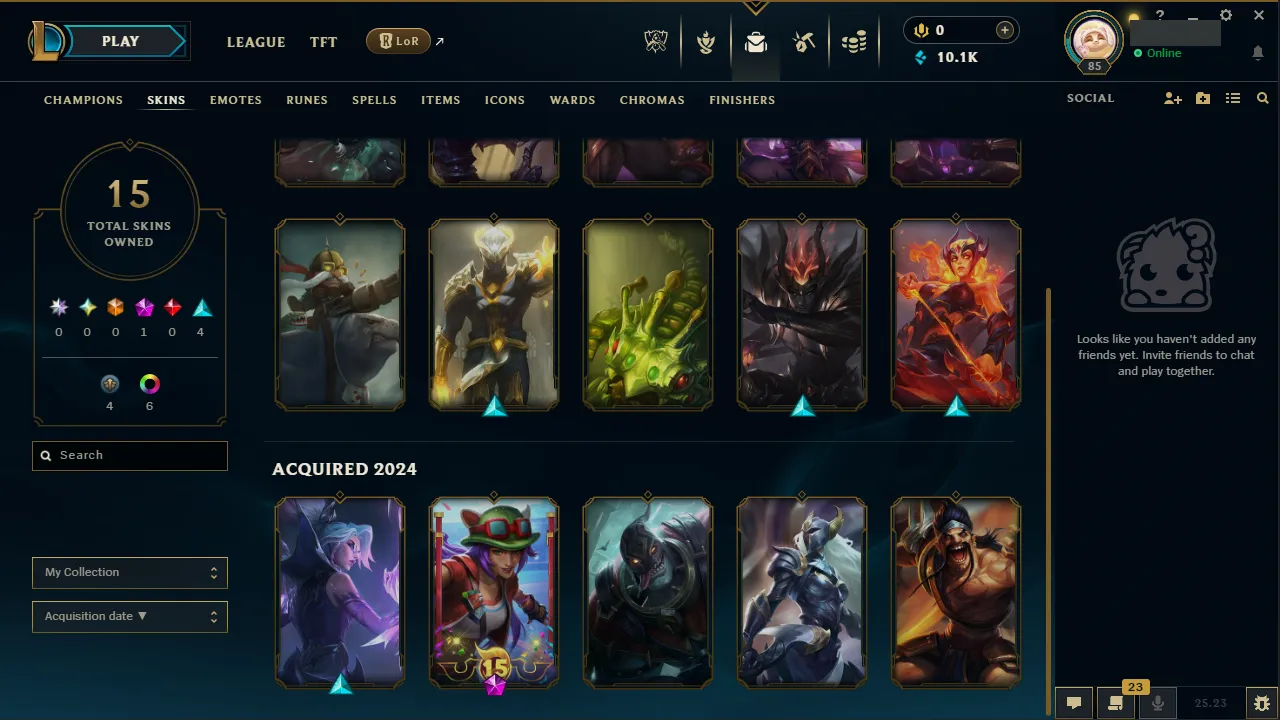Click the chroma color wheel showing 6
Viewport: 1280px width, 720px height.
[x=149, y=383]
